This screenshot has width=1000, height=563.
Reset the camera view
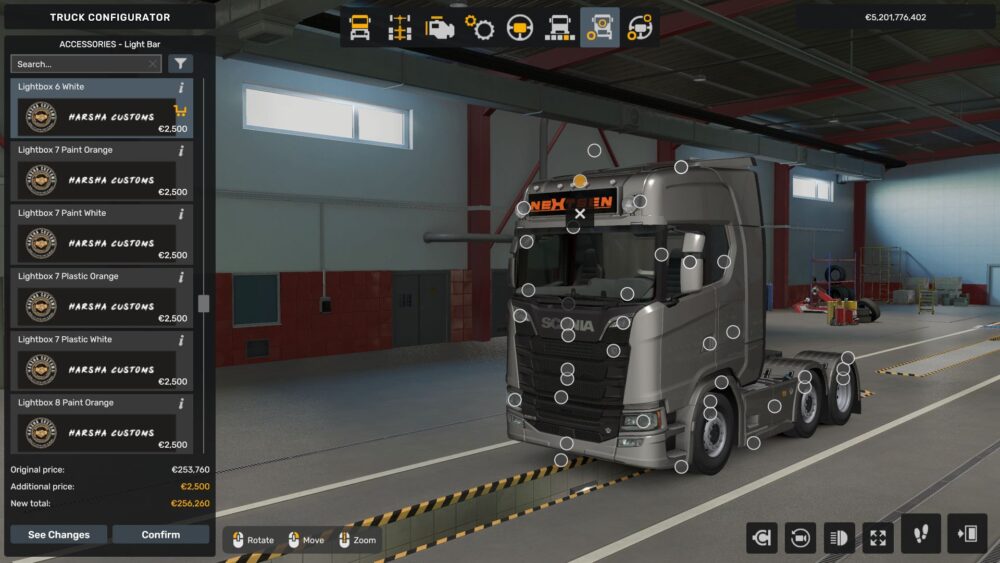pyautogui.click(x=761, y=538)
